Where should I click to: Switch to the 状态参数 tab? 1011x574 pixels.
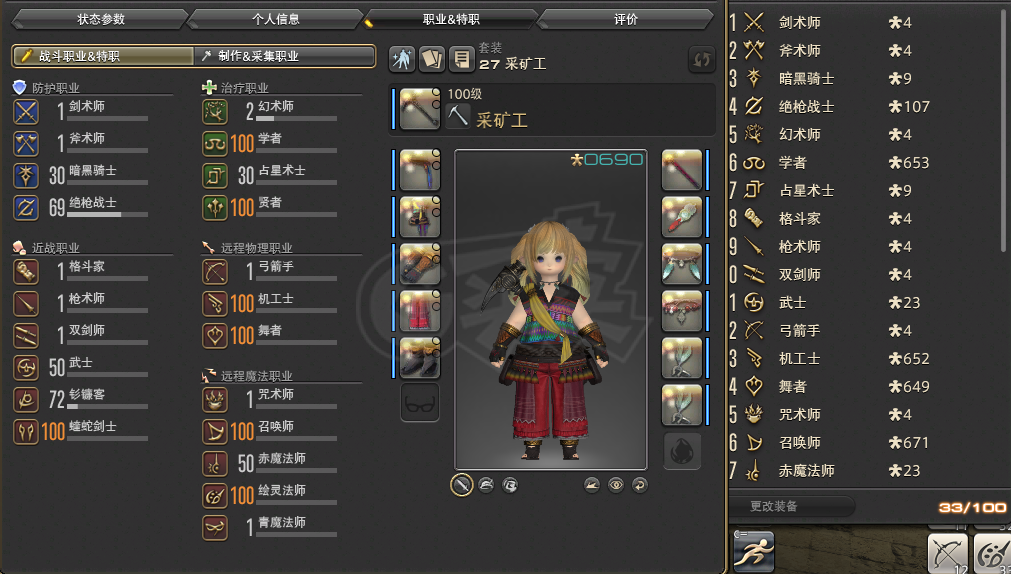pos(102,19)
